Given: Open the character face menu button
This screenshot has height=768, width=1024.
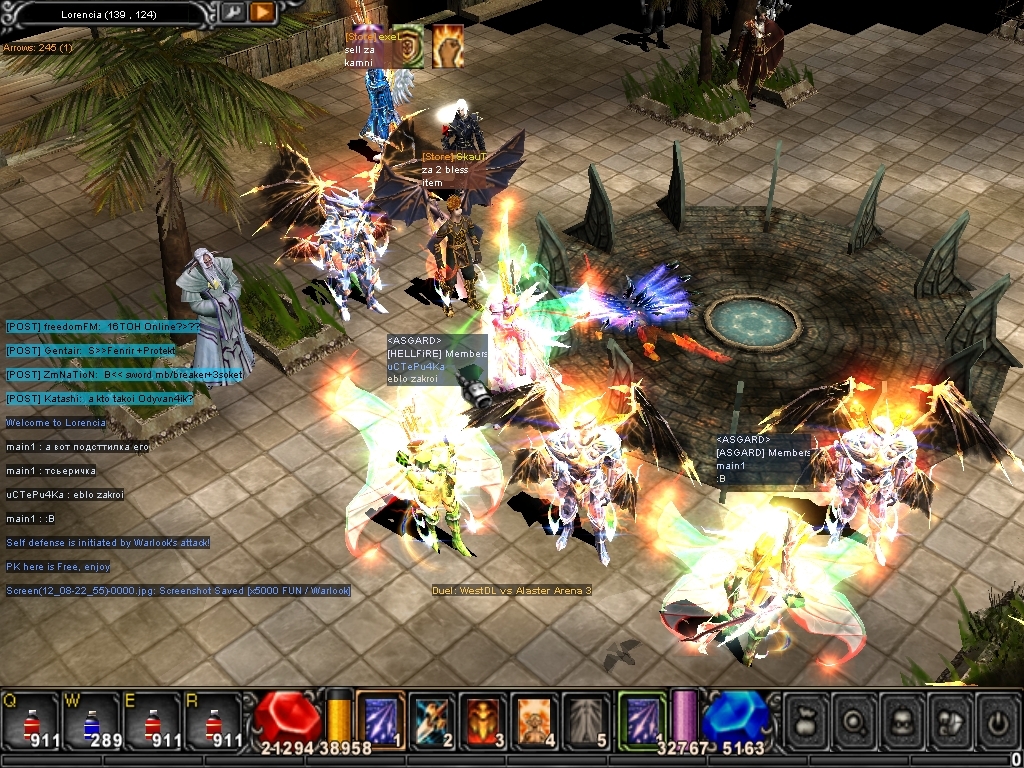Looking at the screenshot, I should click(x=903, y=719).
